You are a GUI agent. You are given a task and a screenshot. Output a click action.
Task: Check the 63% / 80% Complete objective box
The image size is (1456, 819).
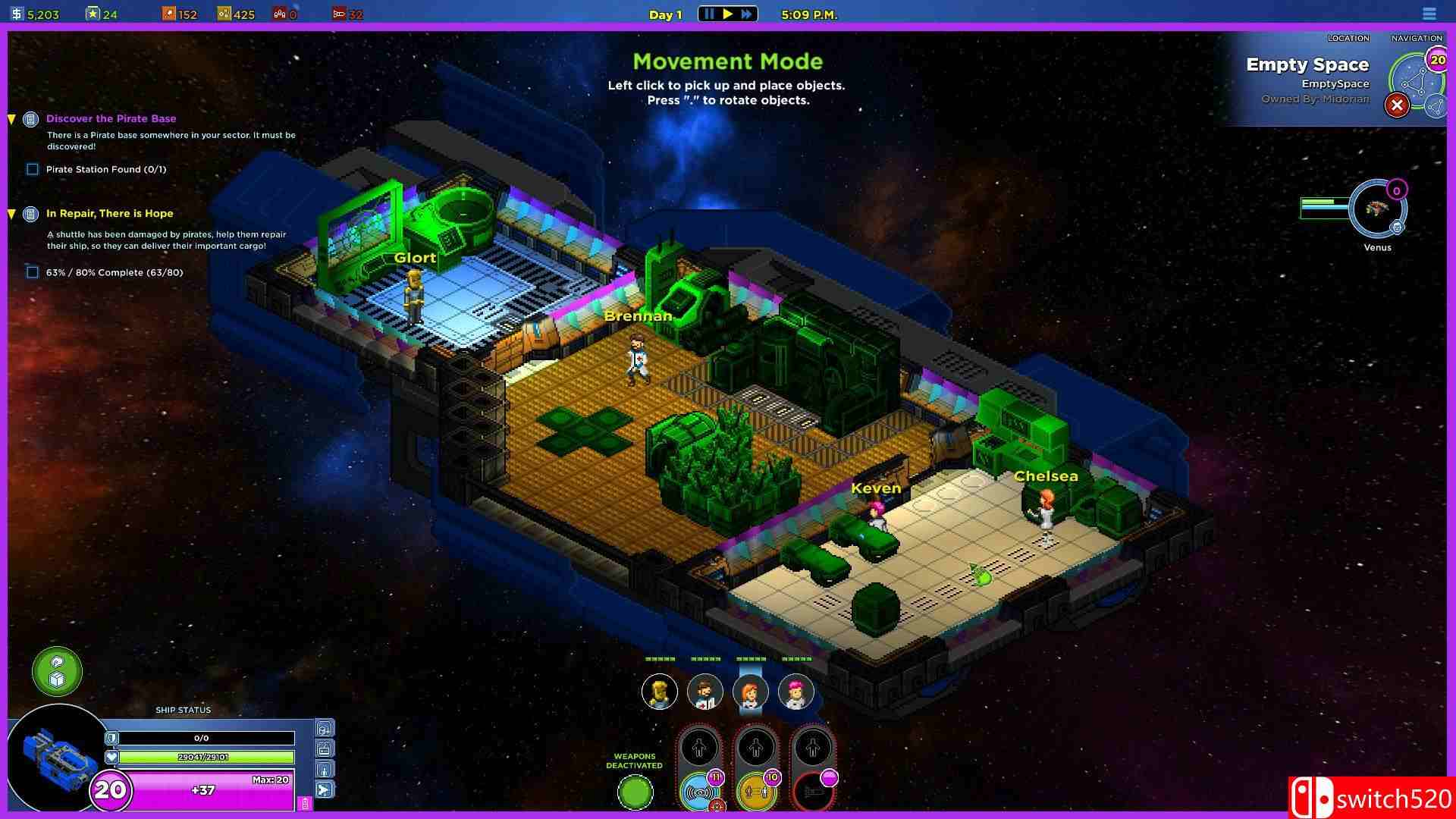click(x=32, y=271)
